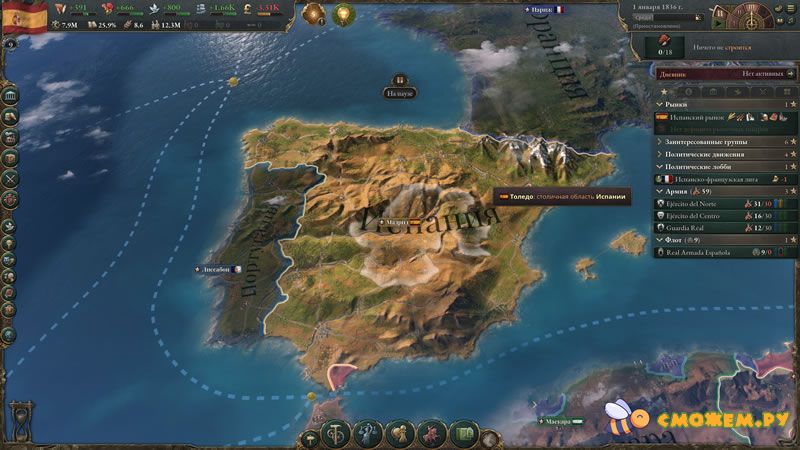This screenshot has width=800, height=450.
Task: Open the military lens red soldier button
Action: point(432,434)
